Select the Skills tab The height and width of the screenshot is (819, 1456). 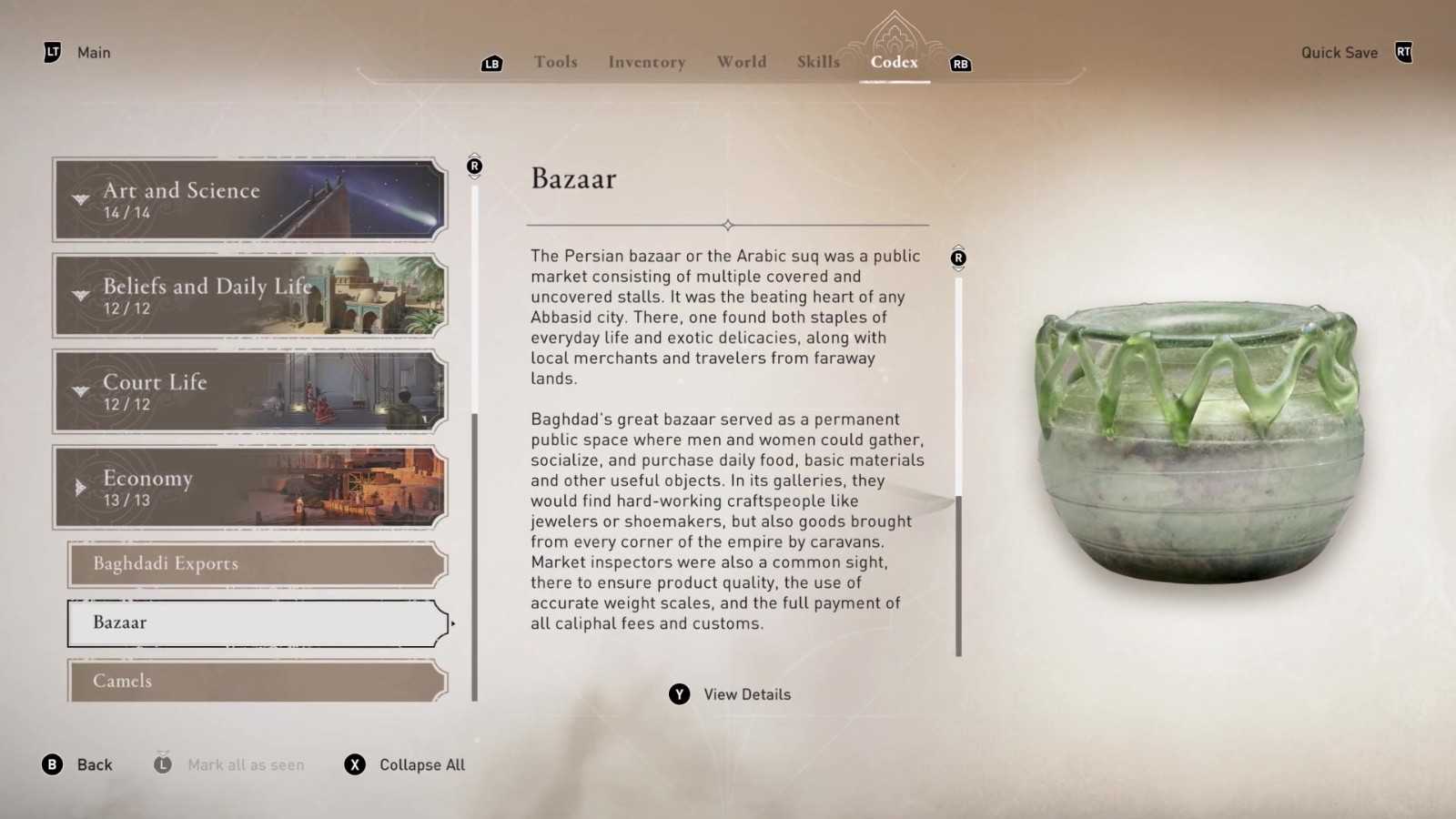point(818,62)
